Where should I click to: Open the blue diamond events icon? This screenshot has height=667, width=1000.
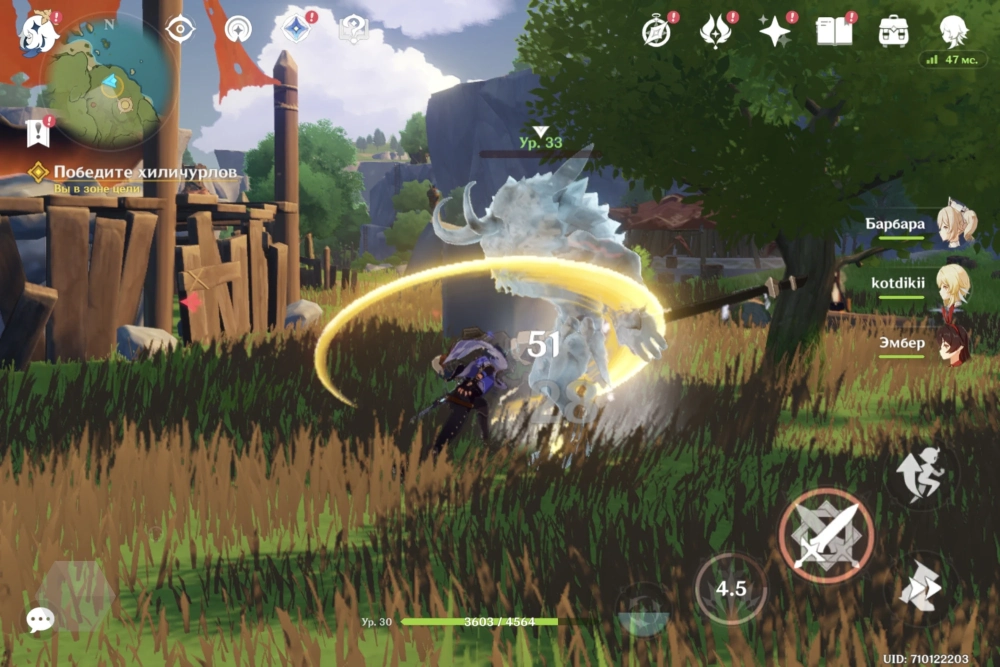(x=296, y=30)
